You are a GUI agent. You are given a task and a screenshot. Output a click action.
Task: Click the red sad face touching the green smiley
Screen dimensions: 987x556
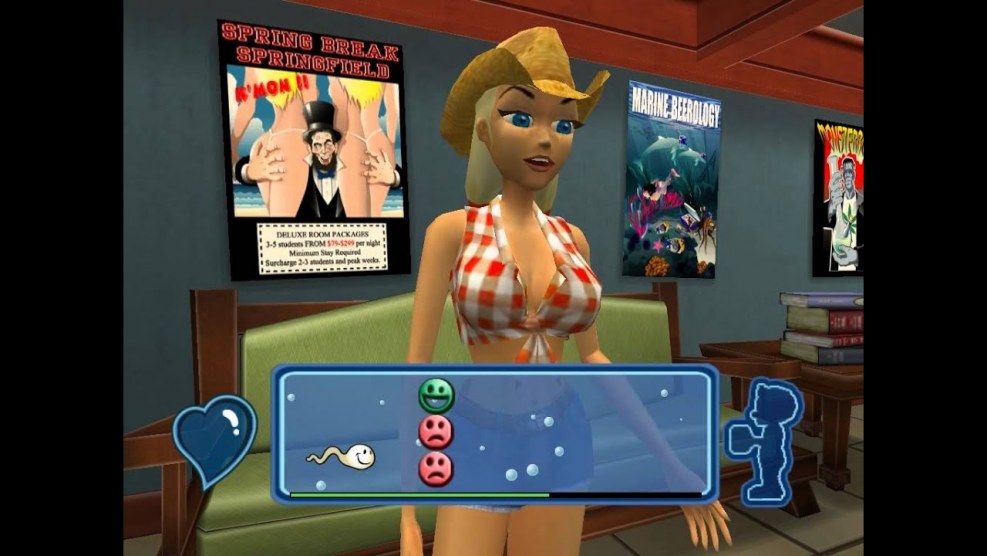pos(436,432)
